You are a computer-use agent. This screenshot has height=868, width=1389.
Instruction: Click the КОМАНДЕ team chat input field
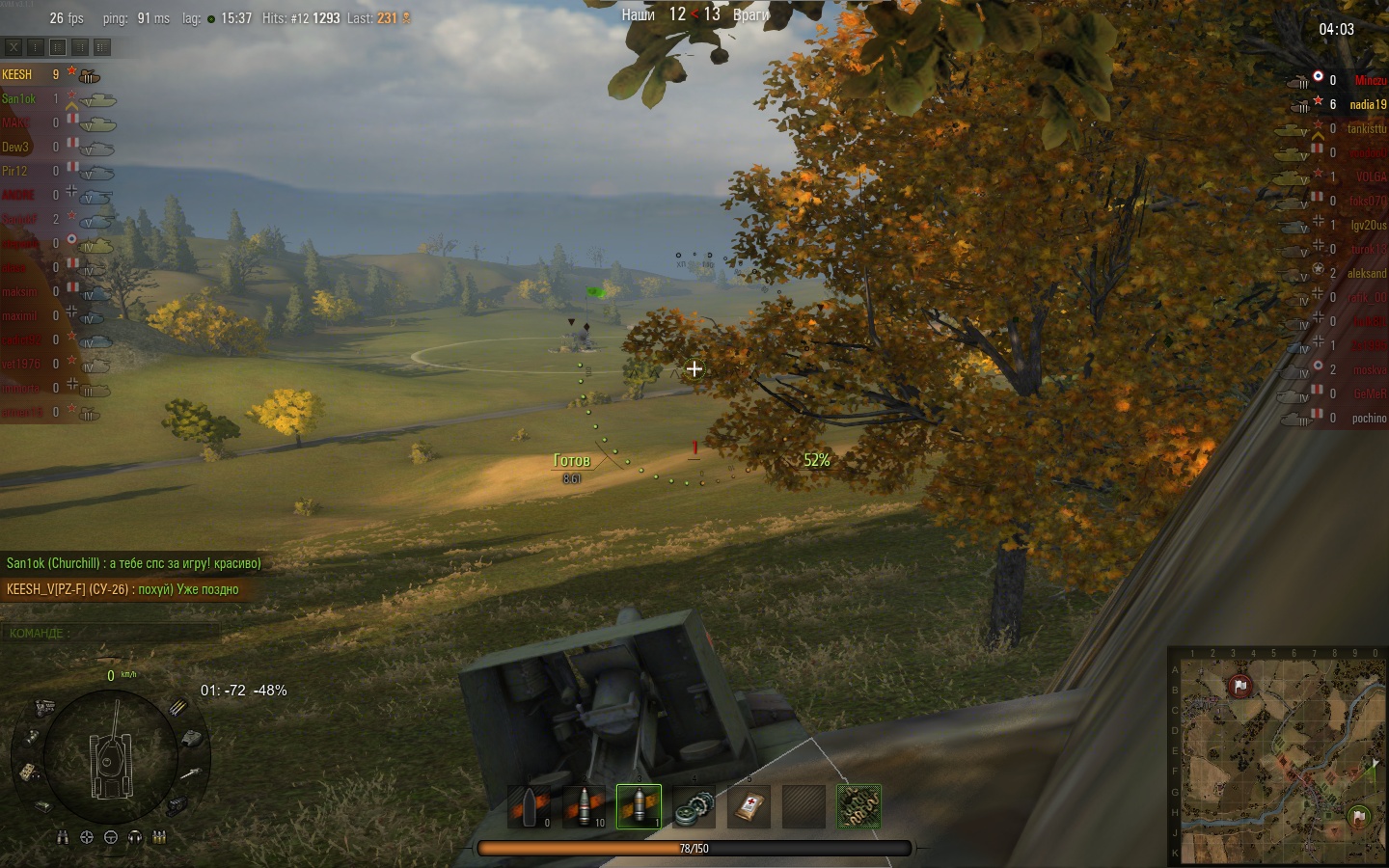[x=111, y=634]
